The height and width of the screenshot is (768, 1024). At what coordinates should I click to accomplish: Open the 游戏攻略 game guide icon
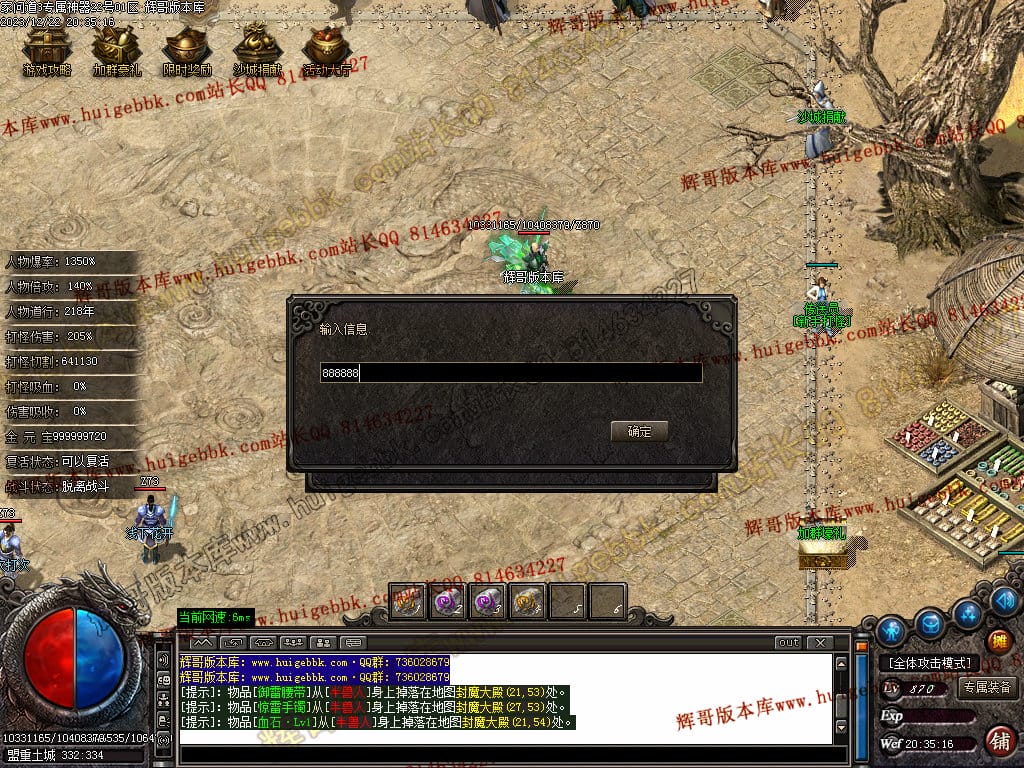[x=44, y=50]
